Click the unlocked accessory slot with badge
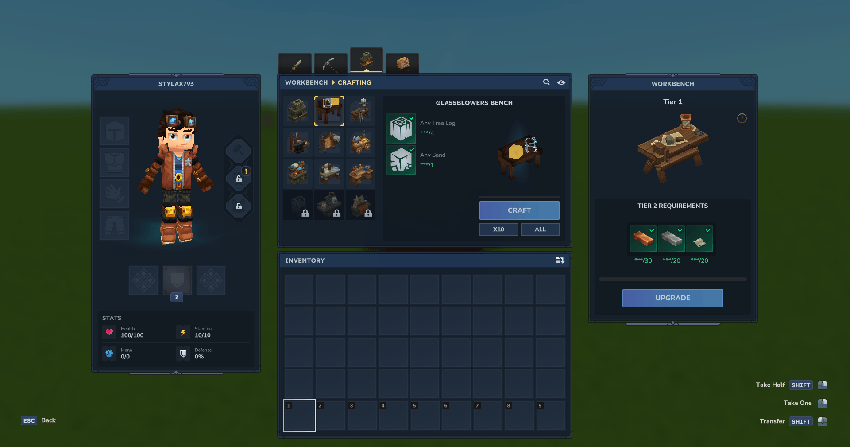The width and height of the screenshot is (850, 447). [x=239, y=178]
